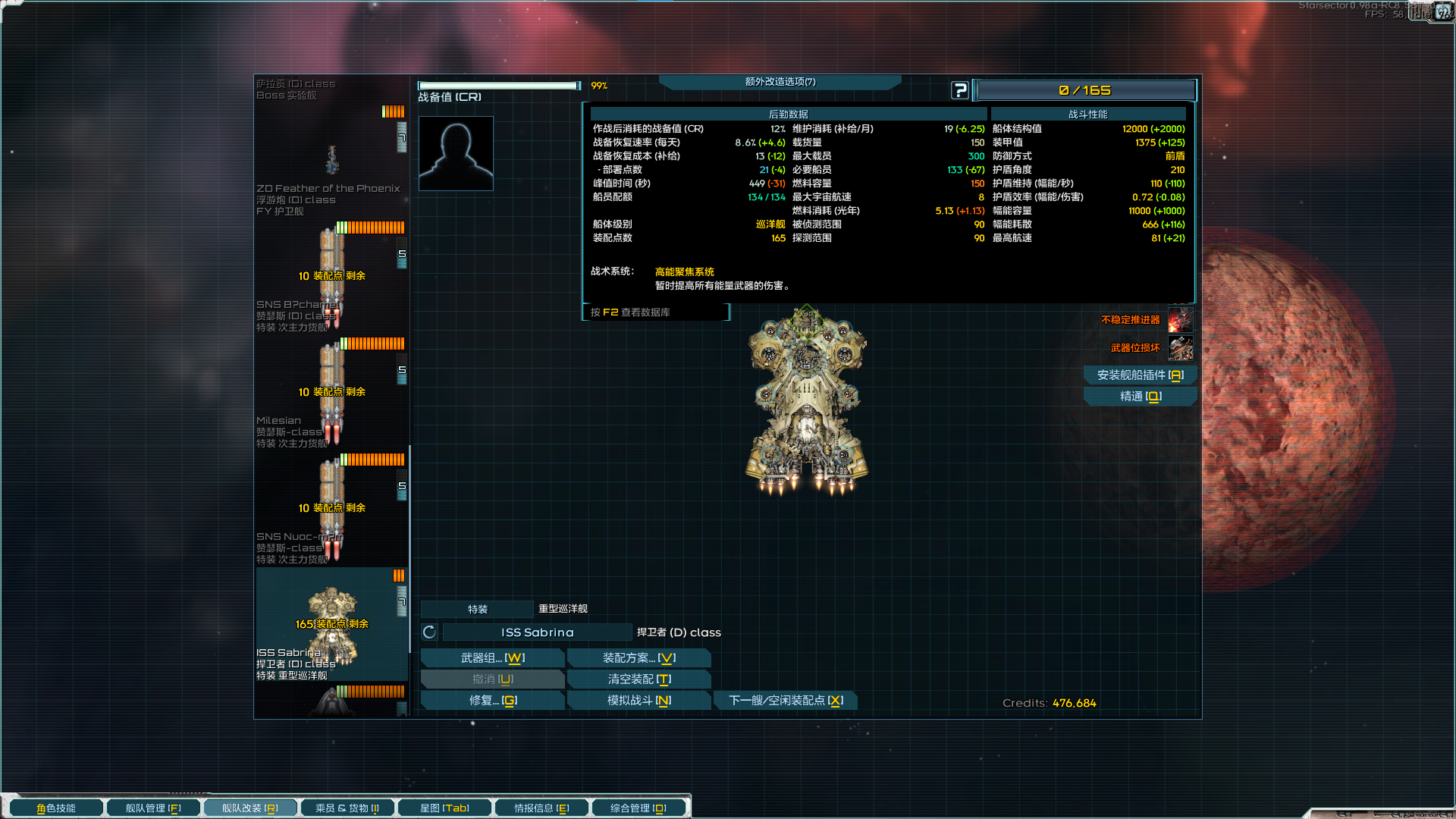Switch to 角色技能 character skills tab

(x=56, y=808)
